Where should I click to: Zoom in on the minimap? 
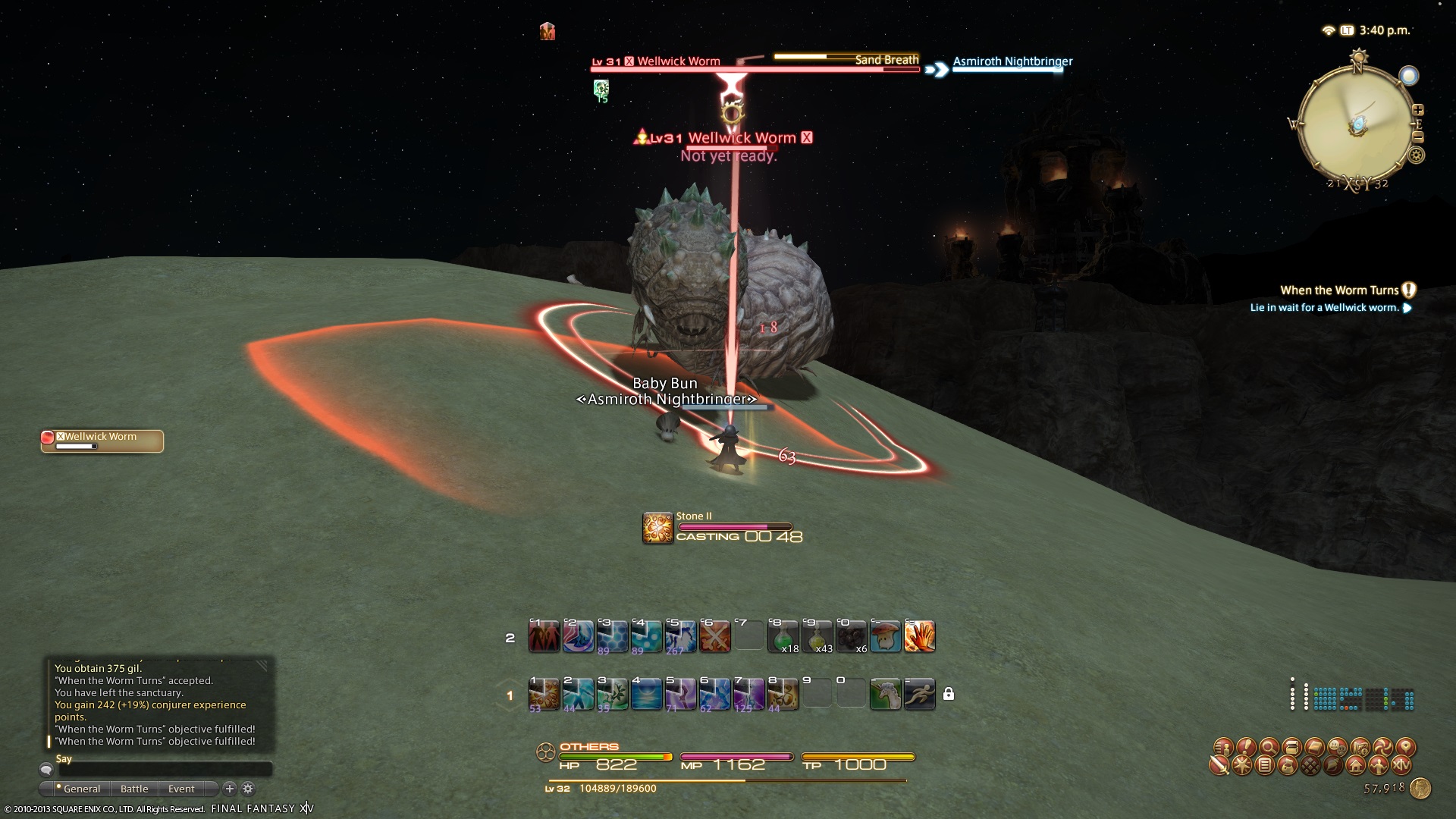coord(1417,110)
